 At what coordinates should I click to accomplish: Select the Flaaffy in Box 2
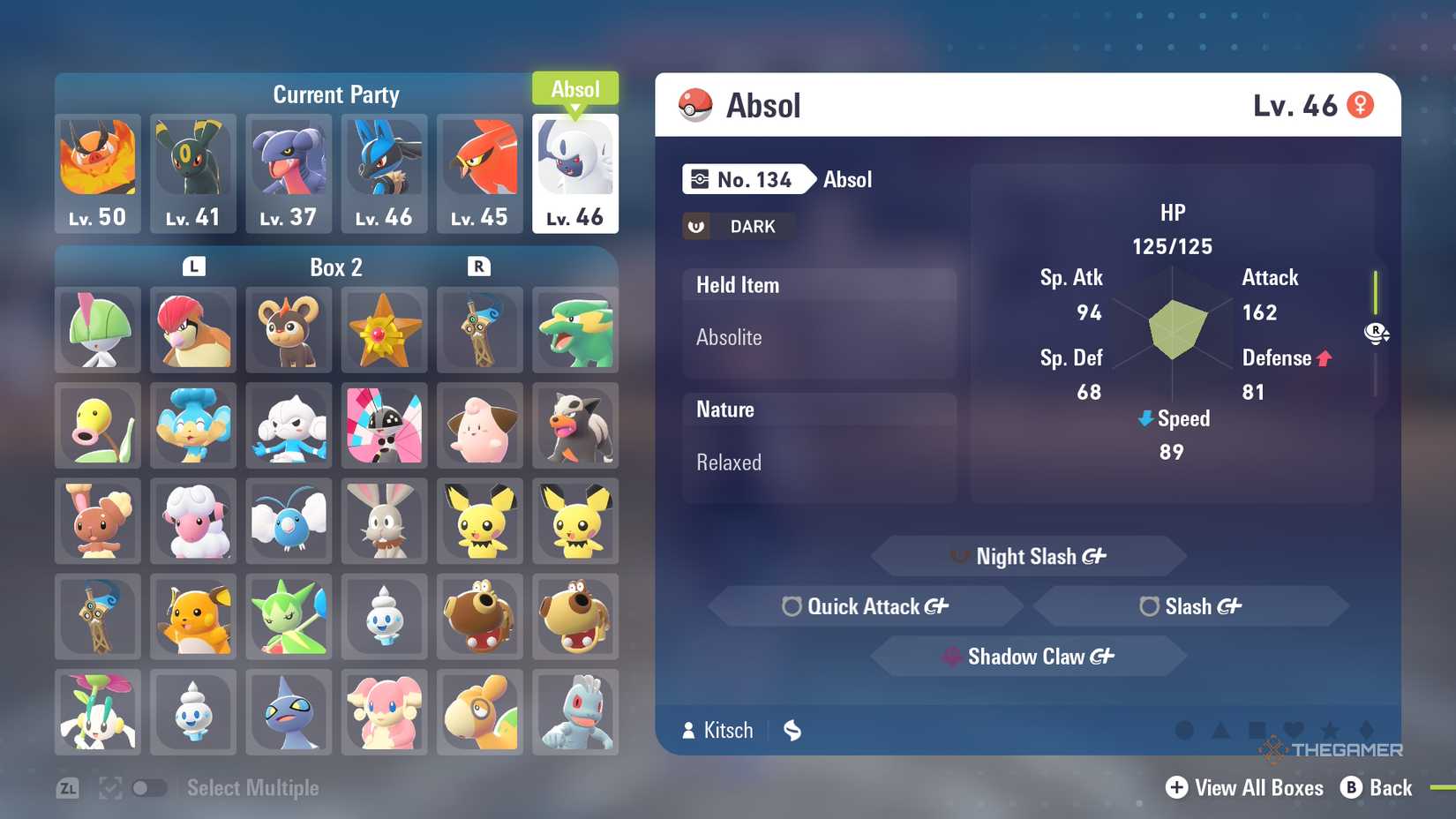point(193,521)
